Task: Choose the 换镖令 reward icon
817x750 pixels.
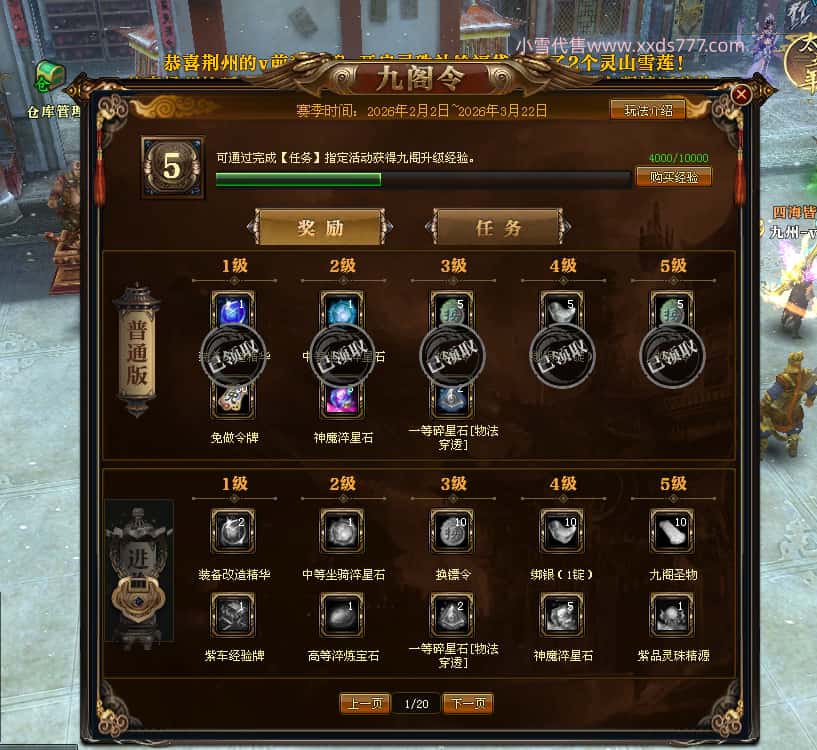Action: point(452,531)
